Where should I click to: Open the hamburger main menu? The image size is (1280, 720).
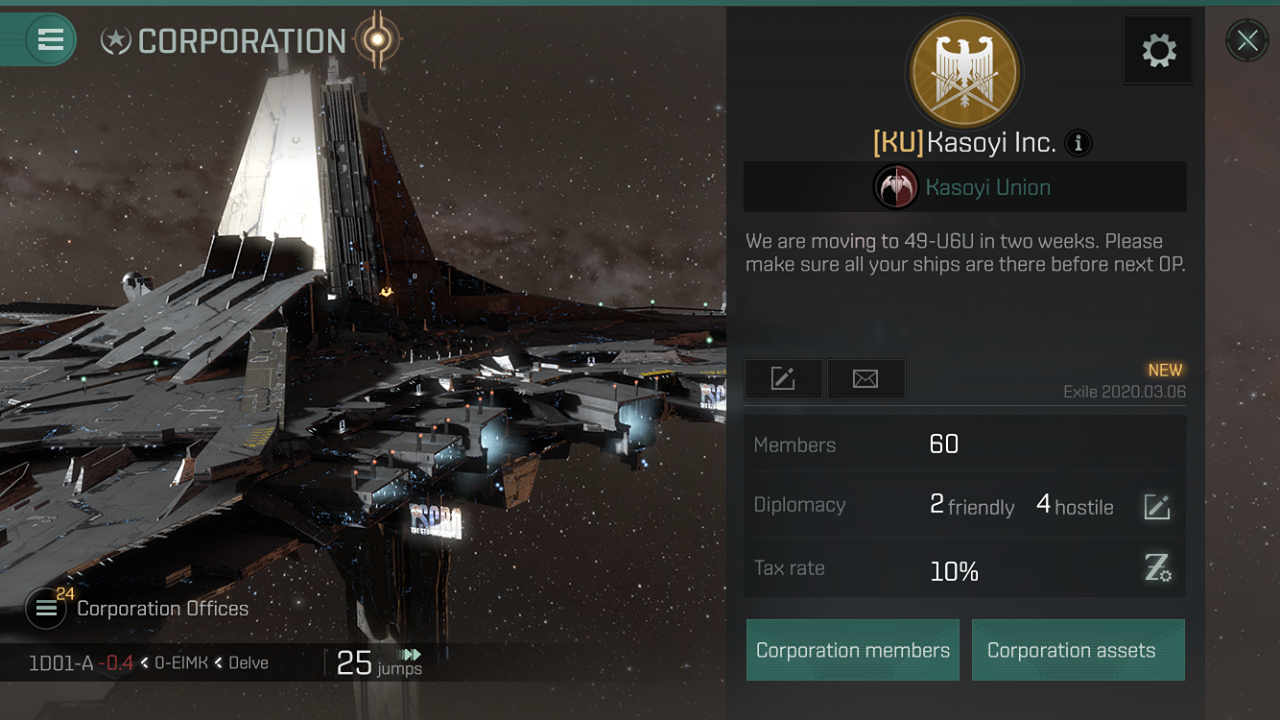50,40
